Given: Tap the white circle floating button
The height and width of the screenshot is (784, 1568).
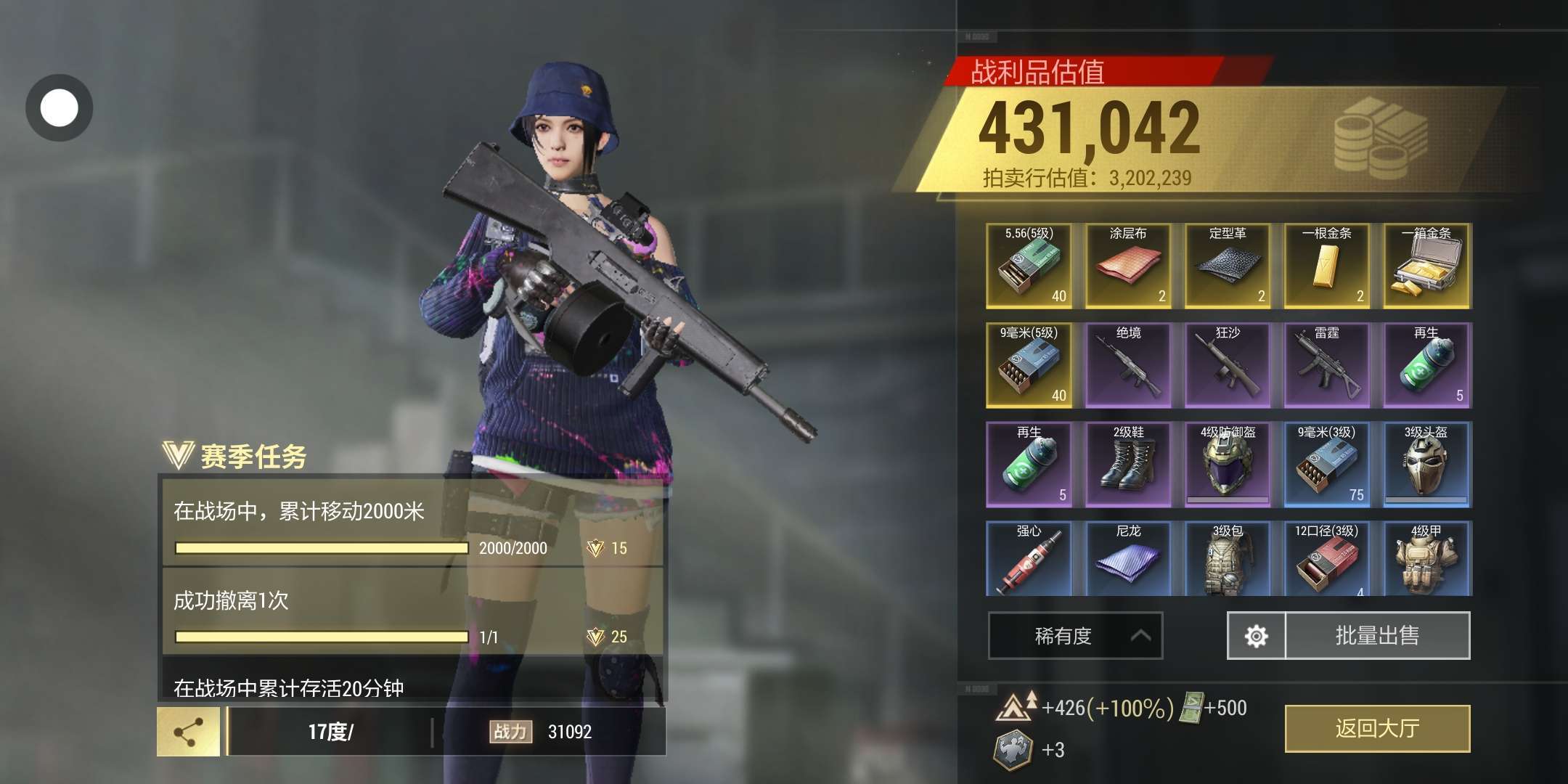Looking at the screenshot, I should [60, 108].
